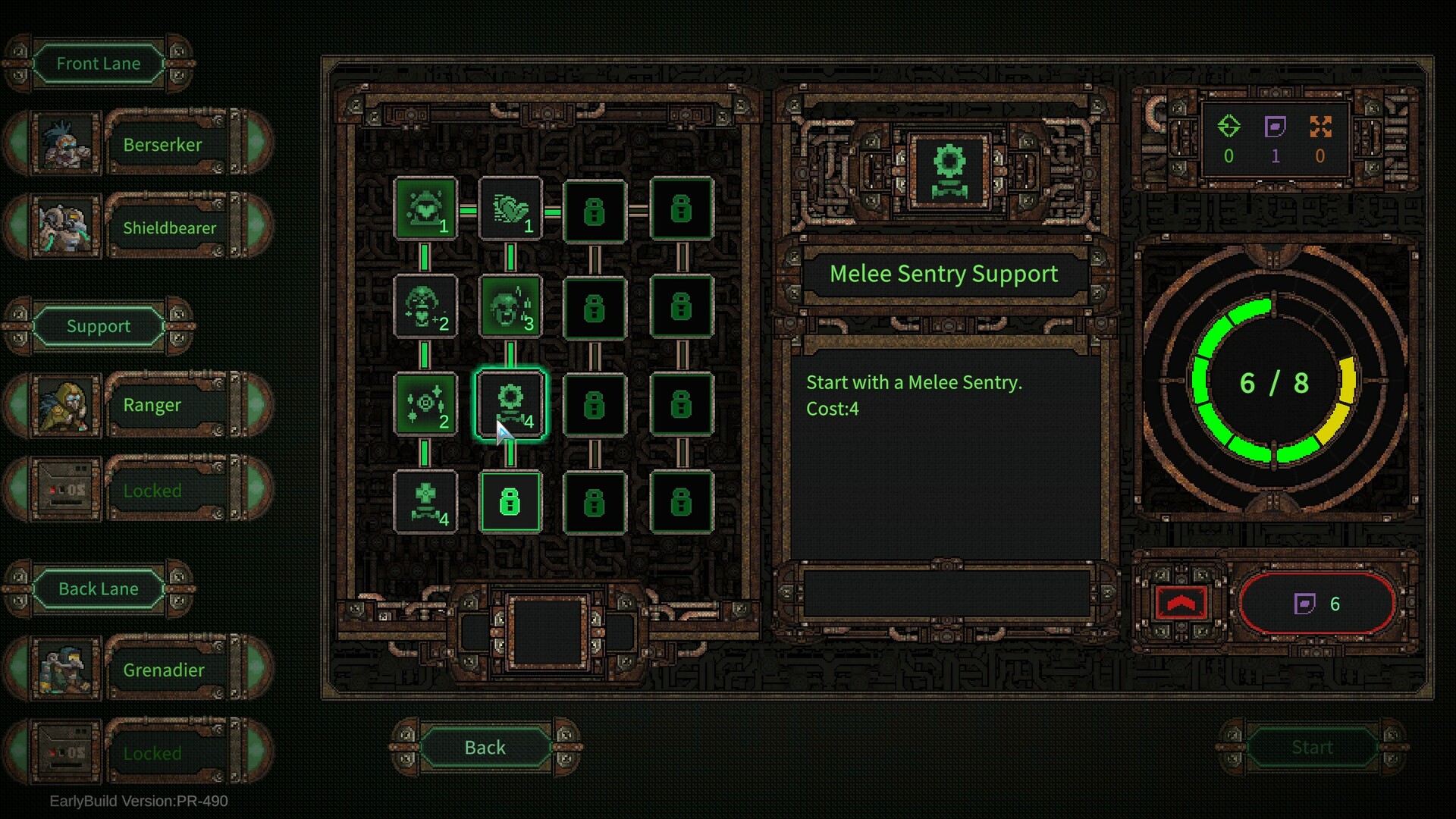The width and height of the screenshot is (1456, 819).
Task: Select the helmet-with-heart skill costing 1
Action: click(x=425, y=209)
